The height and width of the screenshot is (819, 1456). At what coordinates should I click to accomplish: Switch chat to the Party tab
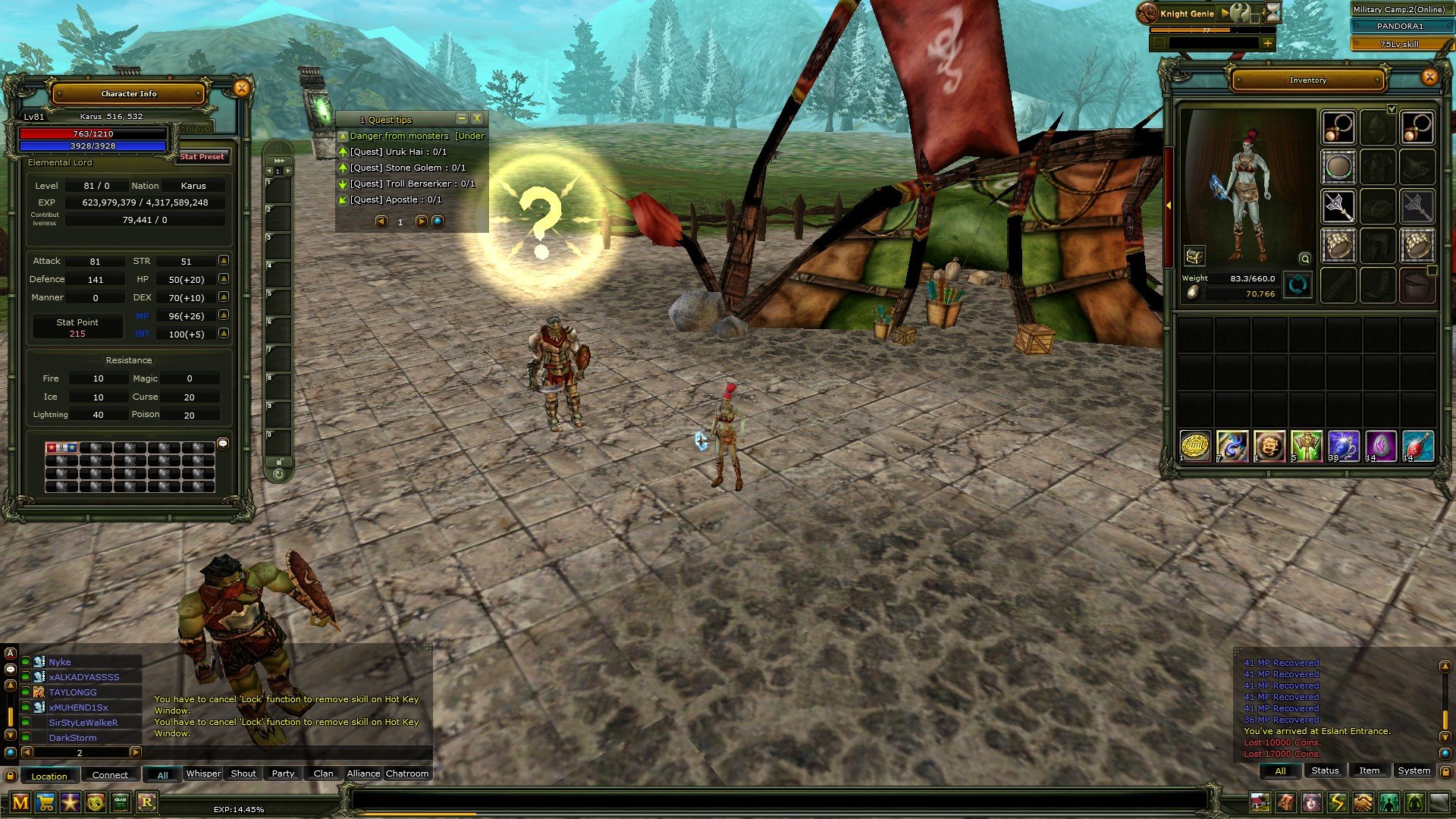click(283, 773)
